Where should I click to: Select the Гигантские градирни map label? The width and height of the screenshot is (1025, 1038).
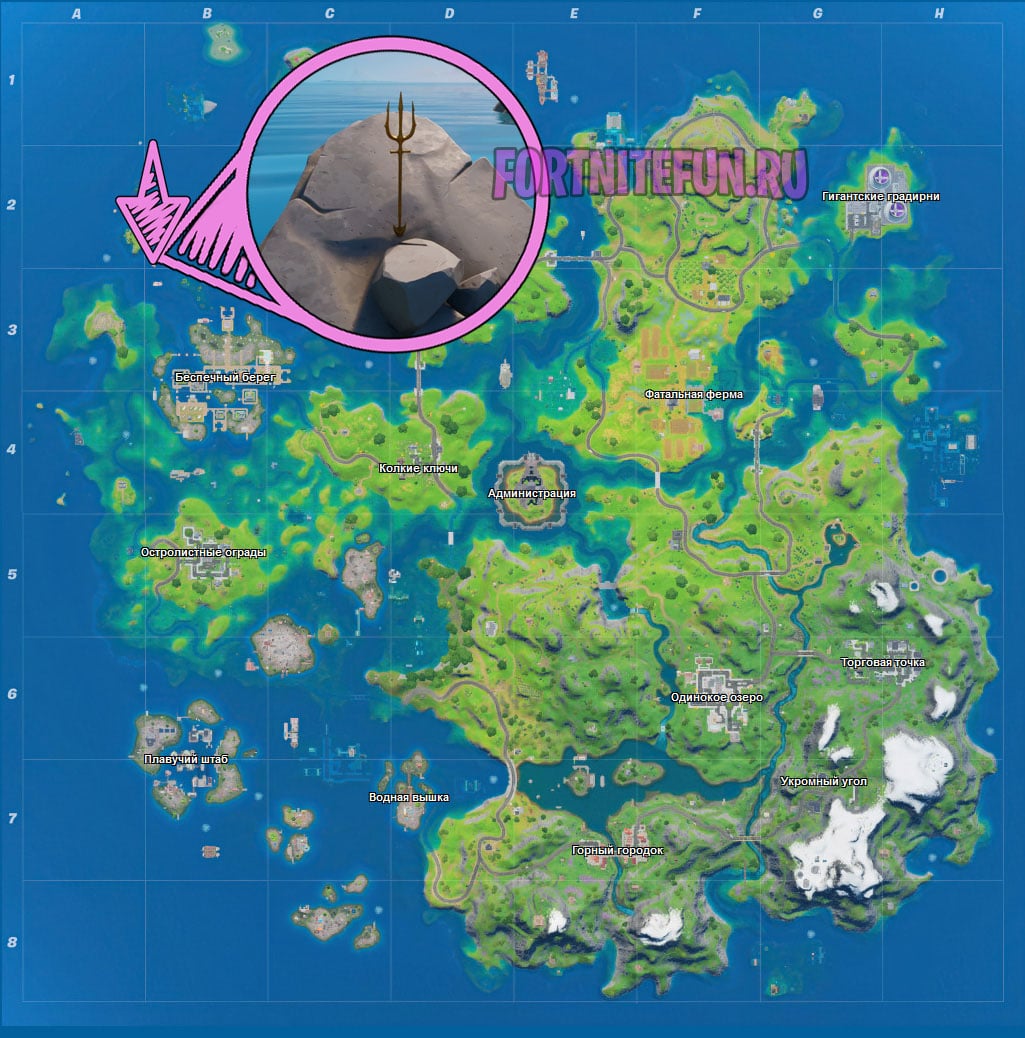point(880,196)
